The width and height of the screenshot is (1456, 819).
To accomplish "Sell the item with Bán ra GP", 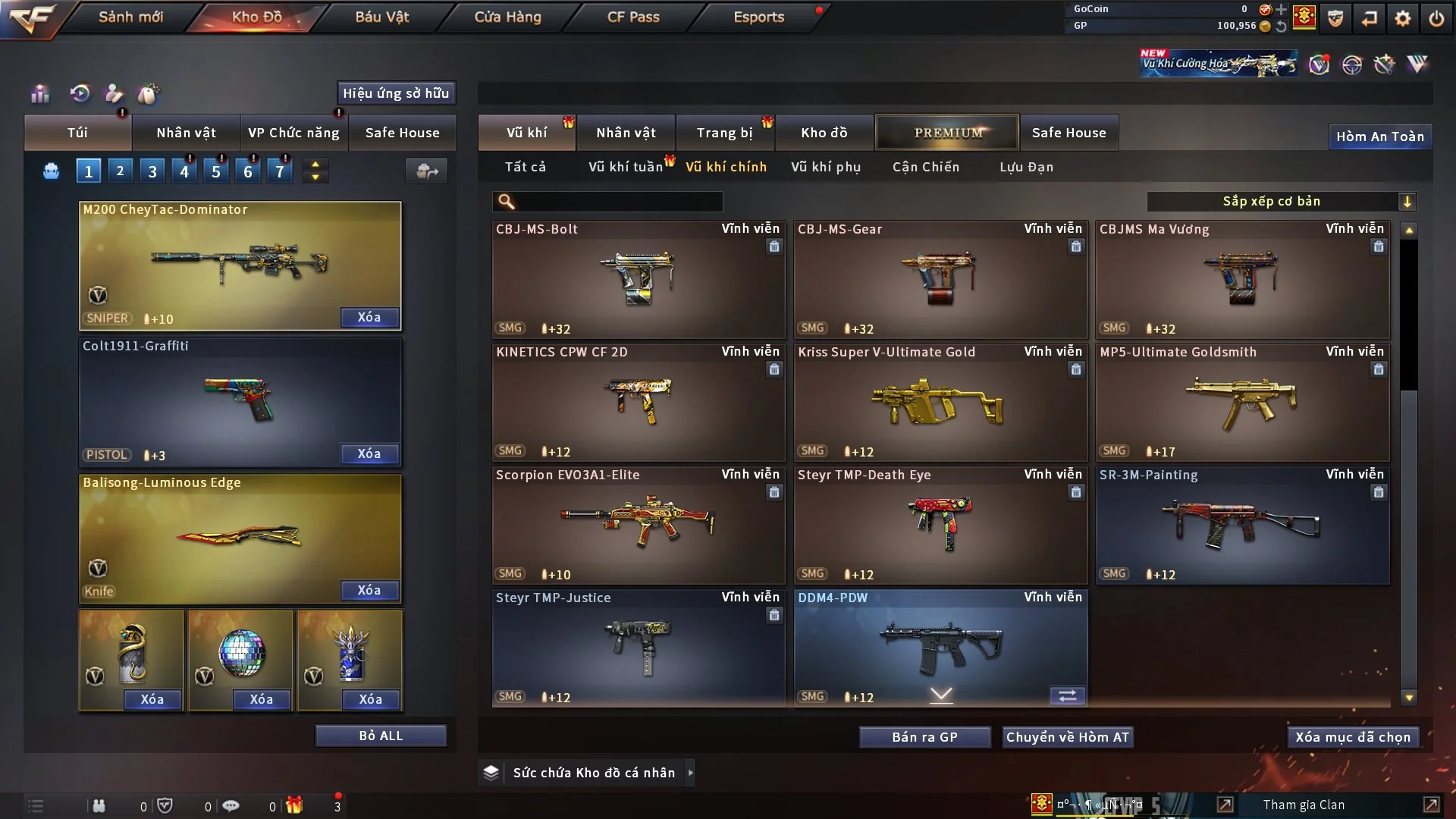I will point(924,737).
